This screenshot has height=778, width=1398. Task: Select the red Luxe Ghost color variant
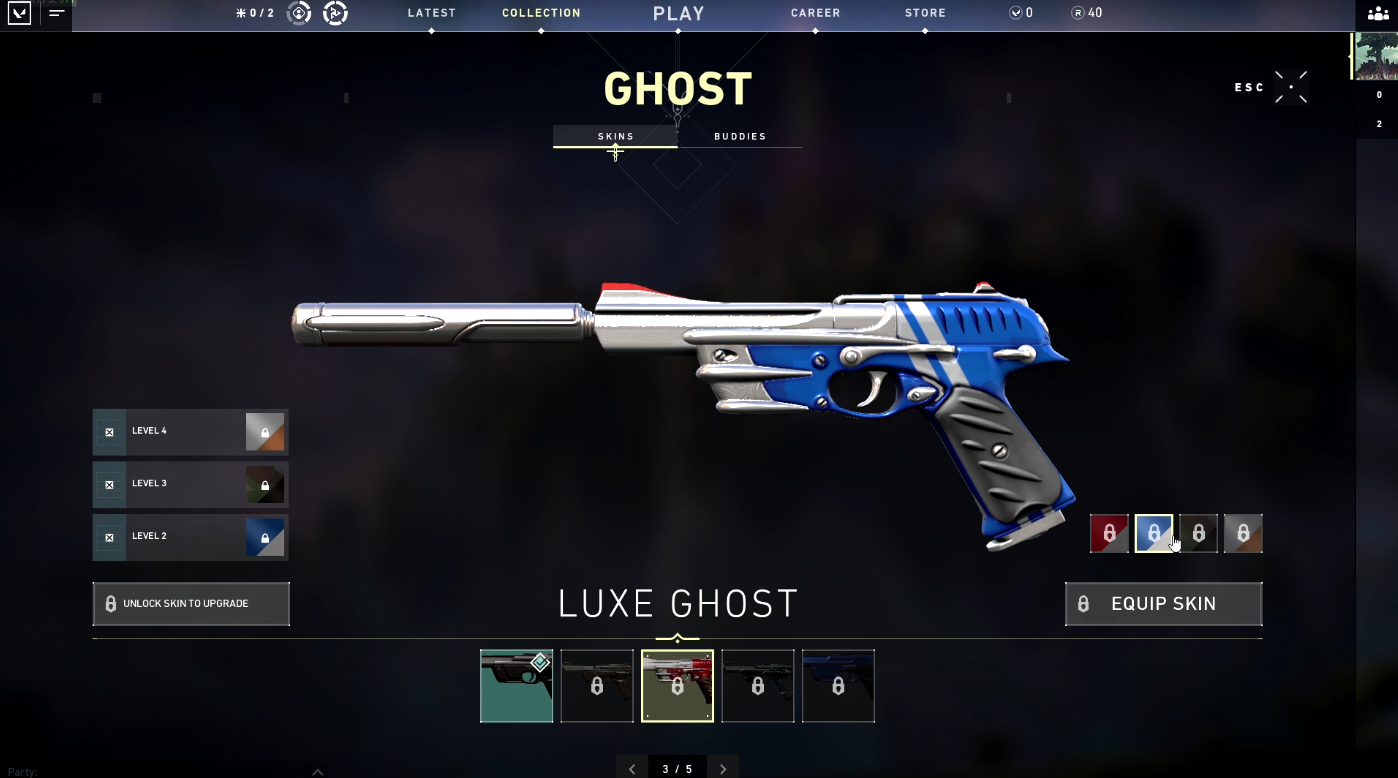[1110, 533]
